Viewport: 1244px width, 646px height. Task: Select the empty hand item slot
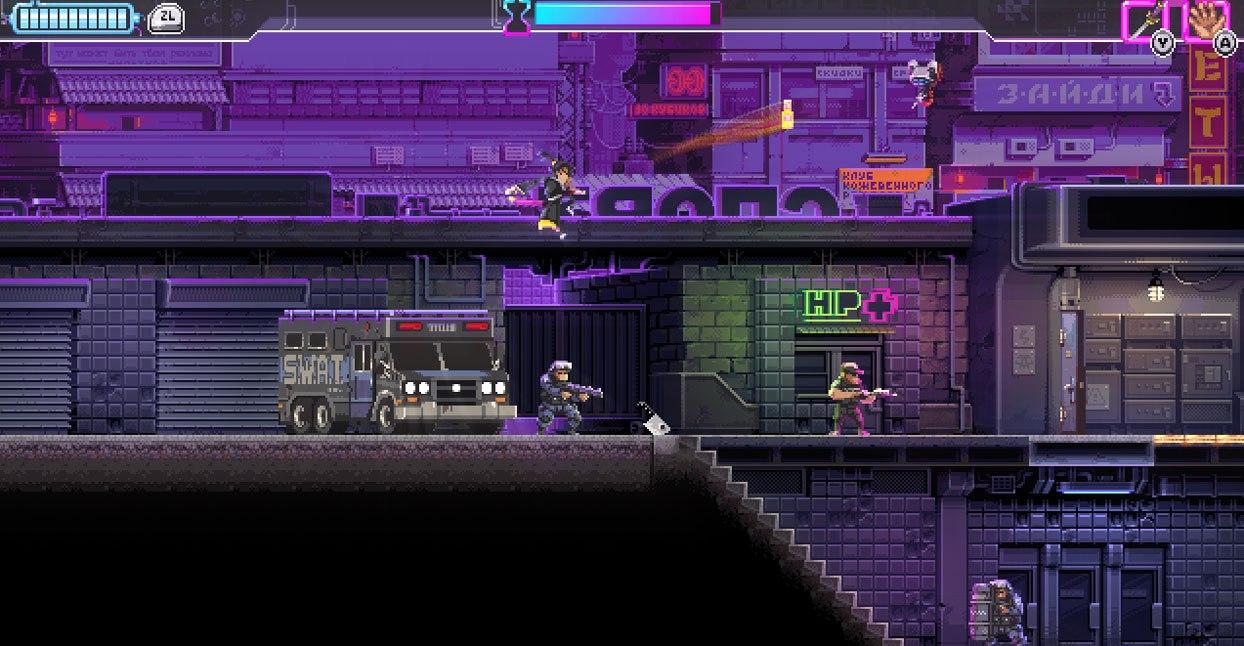[x=1205, y=19]
